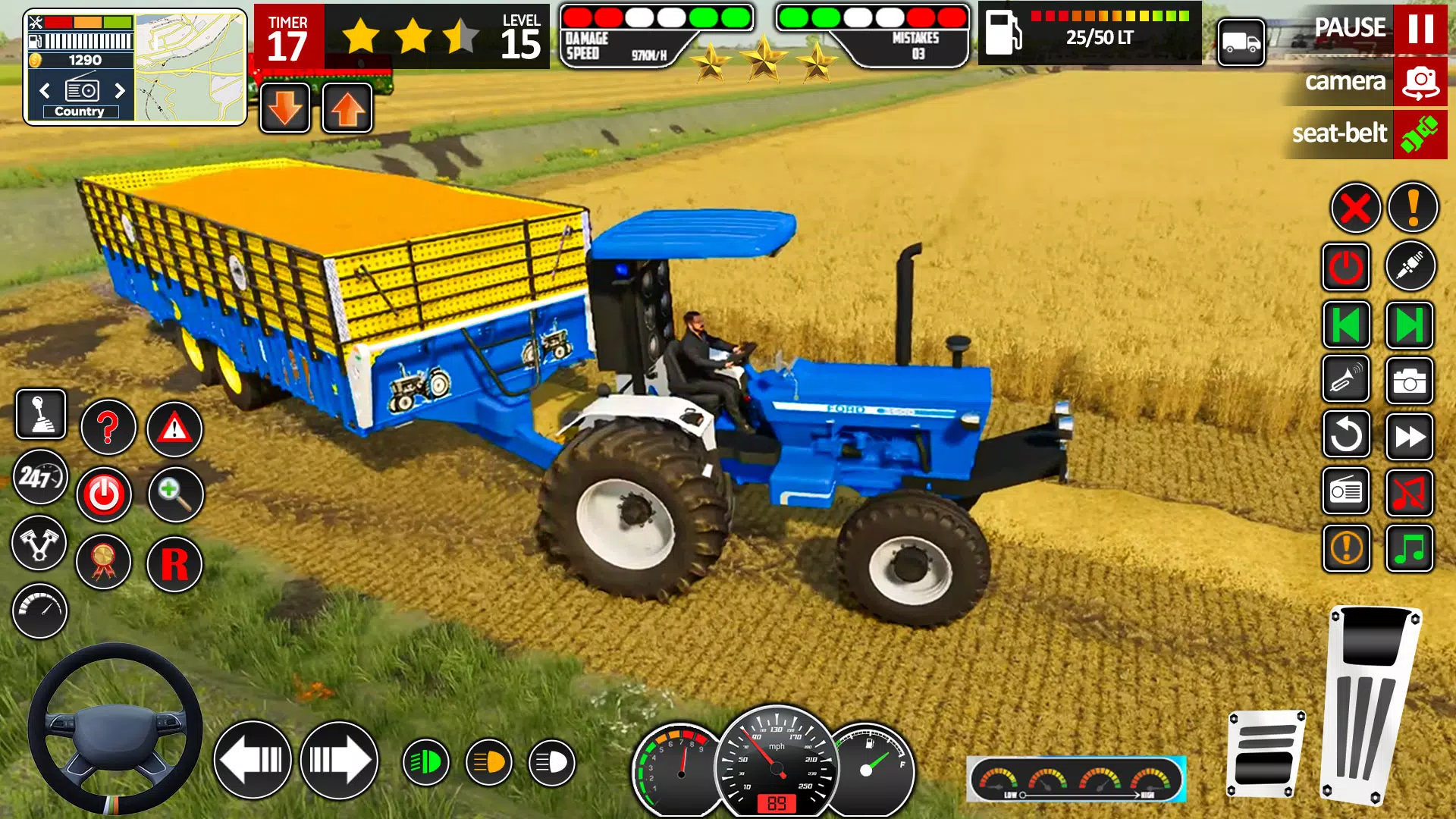Select the spark plug icon
Image resolution: width=1456 pixels, height=819 pixels.
1410,266
